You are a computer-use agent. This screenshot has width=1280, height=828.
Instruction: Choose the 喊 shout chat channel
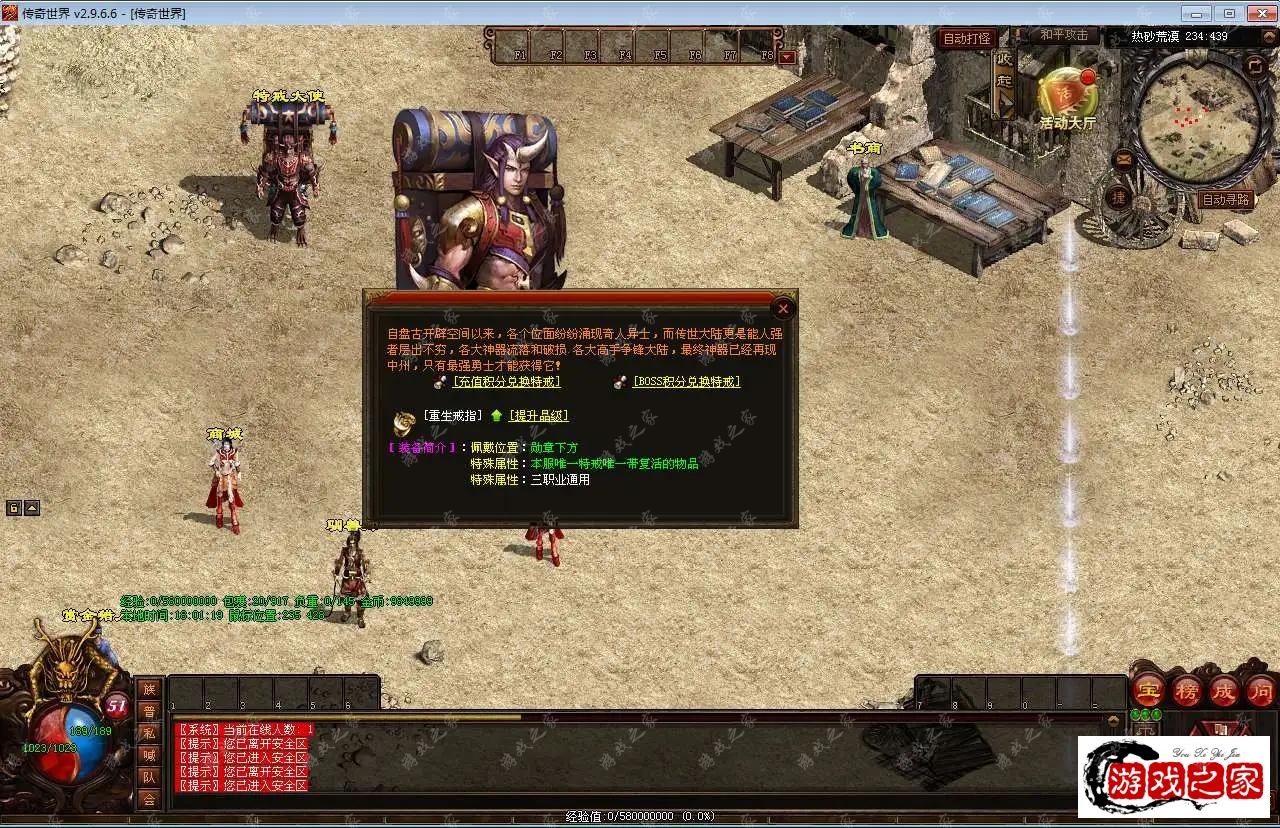tap(149, 755)
